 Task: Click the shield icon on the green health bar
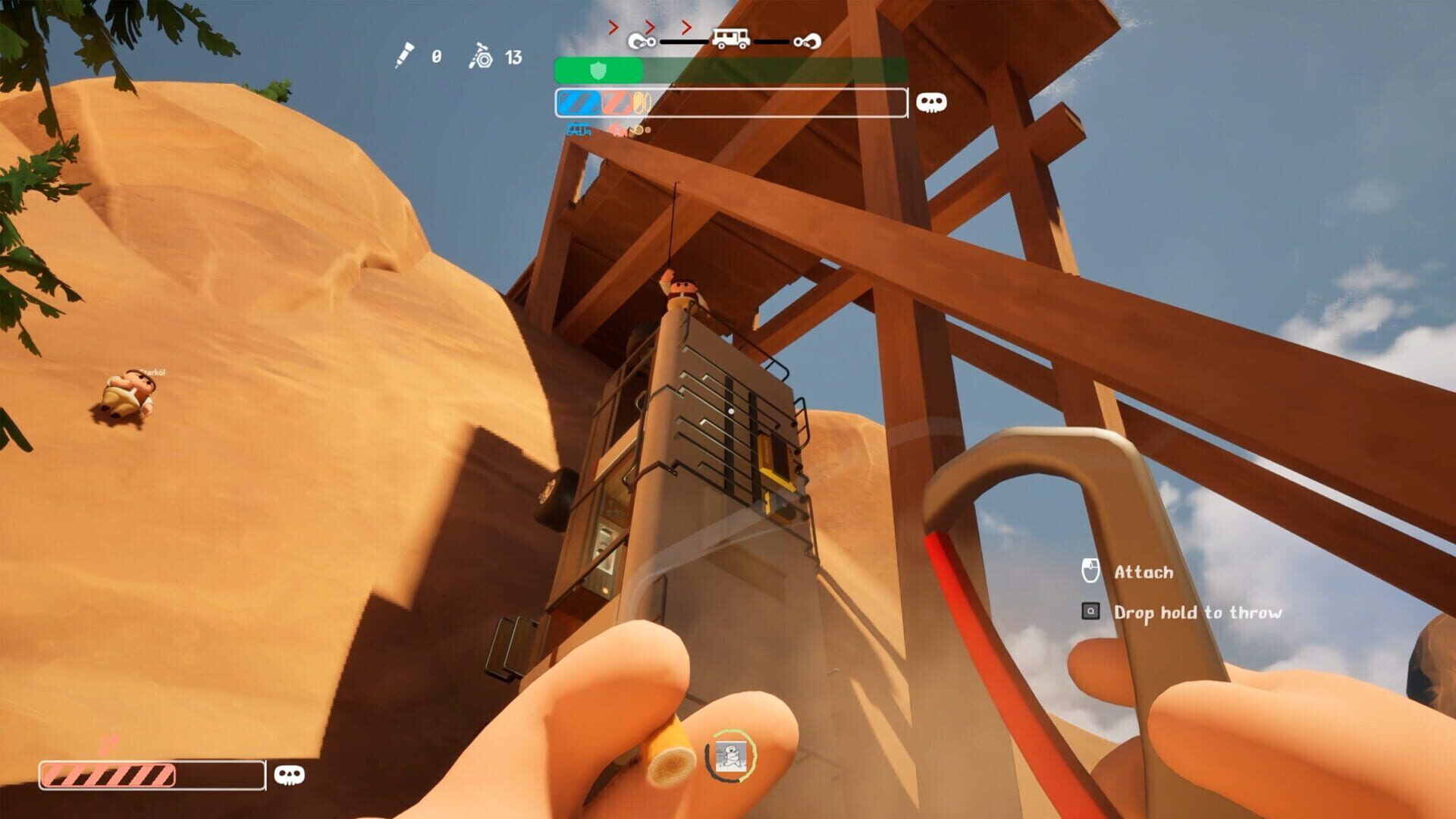(x=597, y=71)
